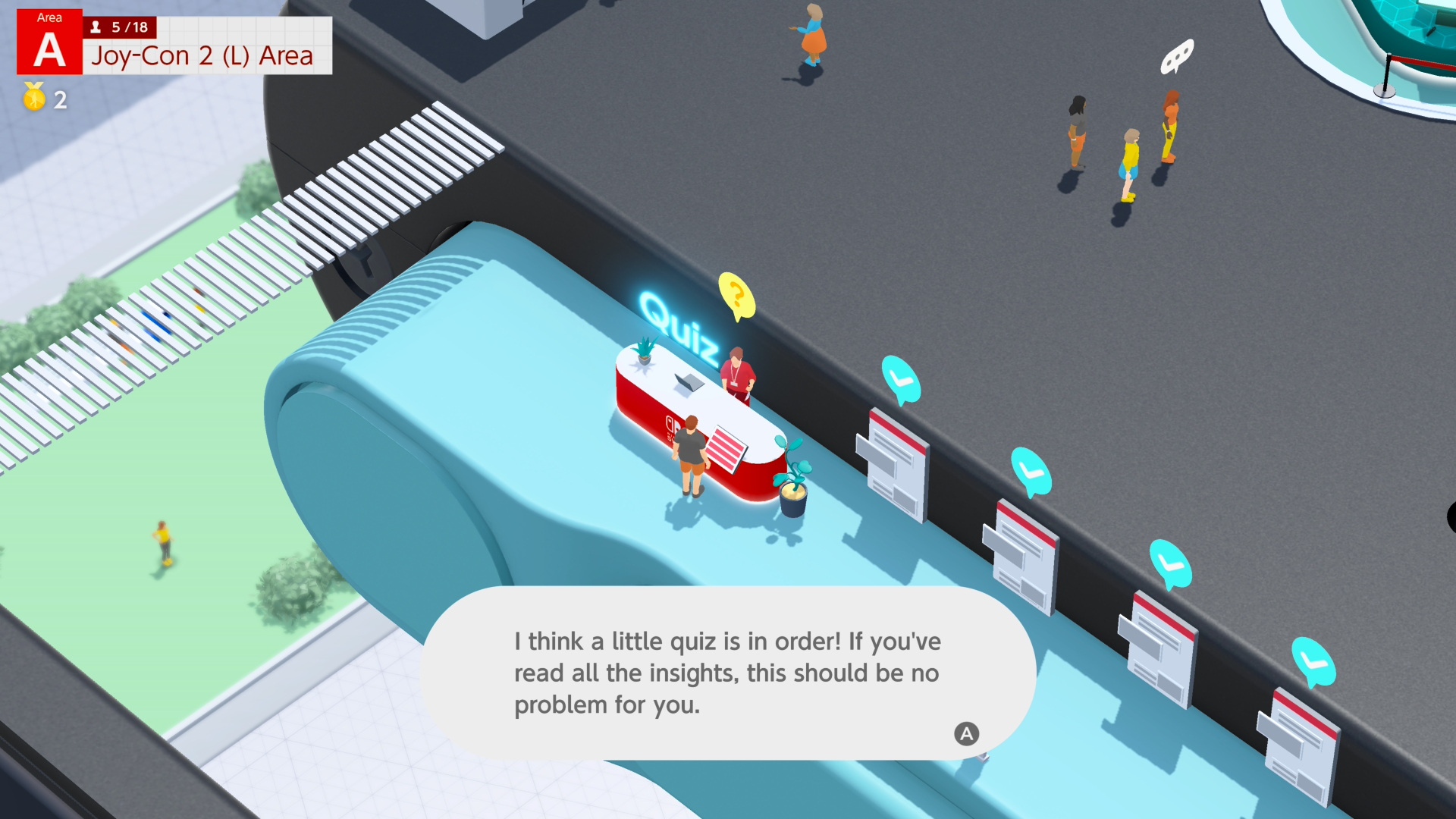Choose the white speech bubble marker
Image resolution: width=1456 pixels, height=819 pixels.
point(1176,57)
